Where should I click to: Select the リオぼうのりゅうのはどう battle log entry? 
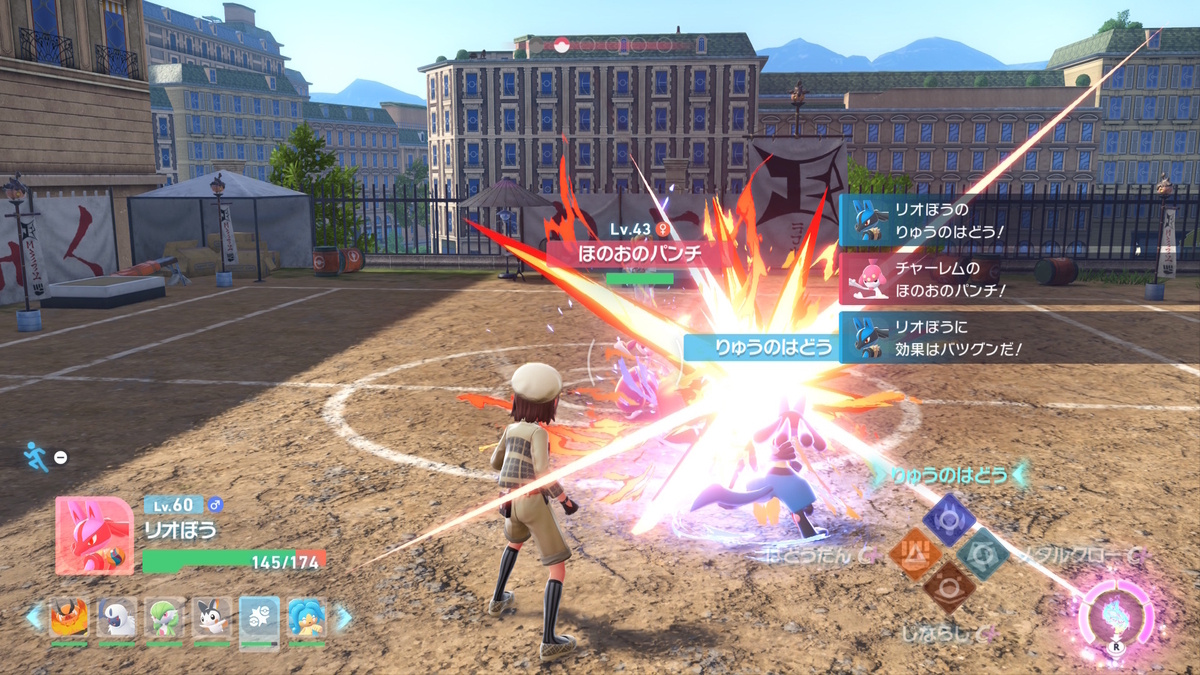coord(935,220)
